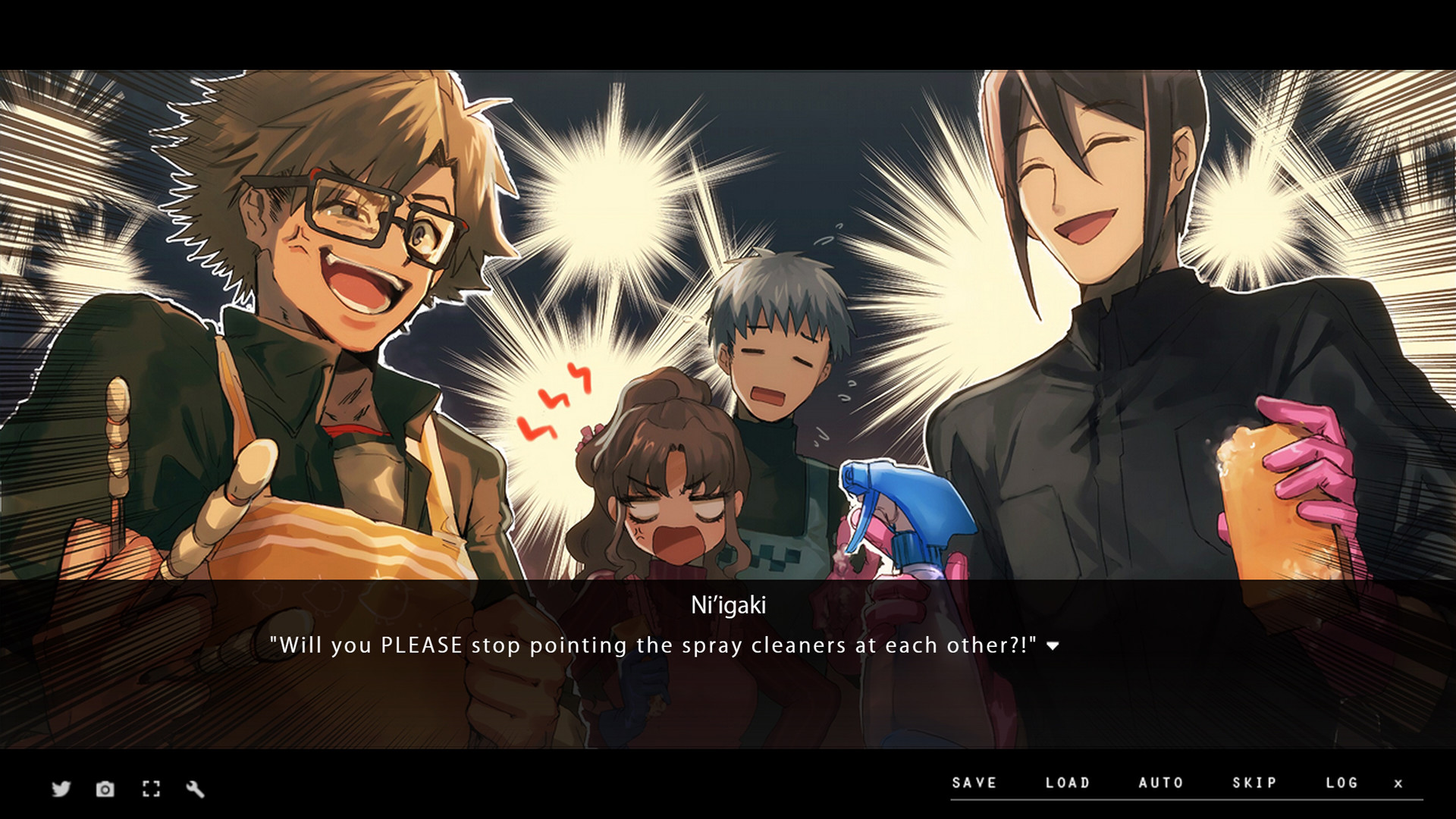The width and height of the screenshot is (1456, 819).
Task: Click SAVE to record your progress
Action: [x=974, y=783]
